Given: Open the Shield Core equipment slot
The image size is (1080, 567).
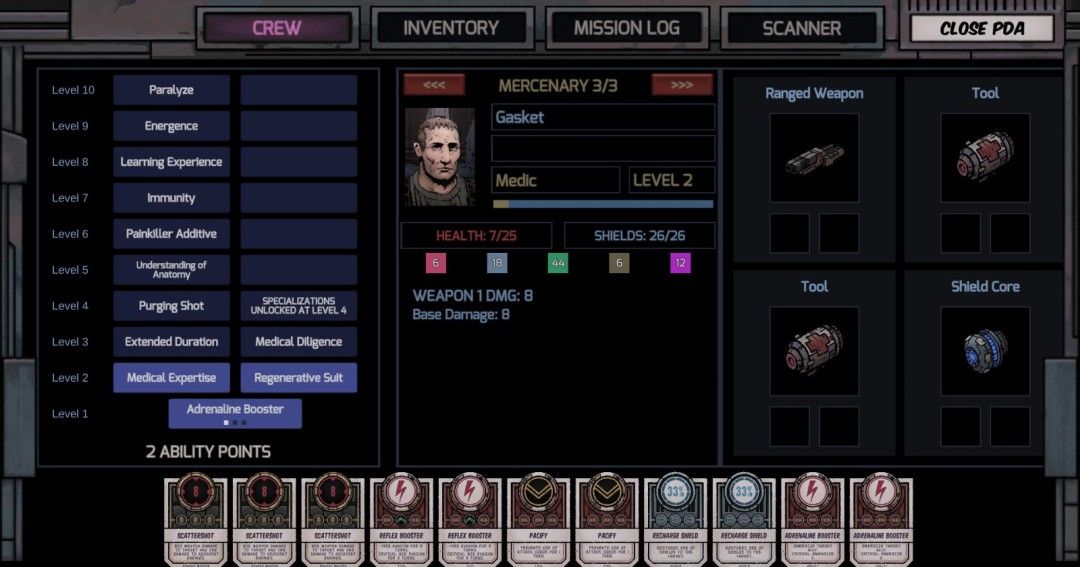Looking at the screenshot, I should click(985, 351).
